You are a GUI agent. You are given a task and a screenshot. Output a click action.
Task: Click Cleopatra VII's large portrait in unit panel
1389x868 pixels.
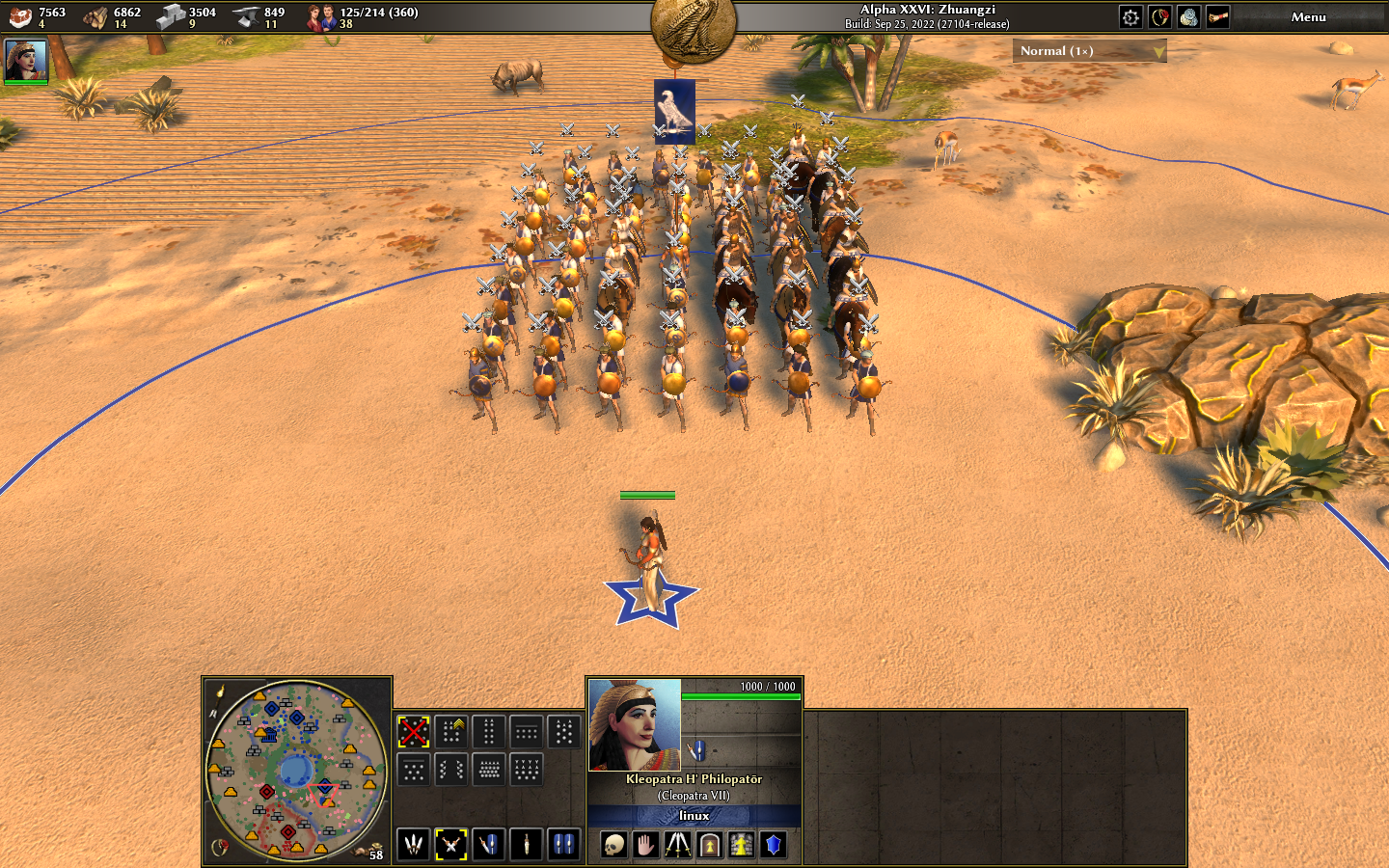tap(635, 725)
